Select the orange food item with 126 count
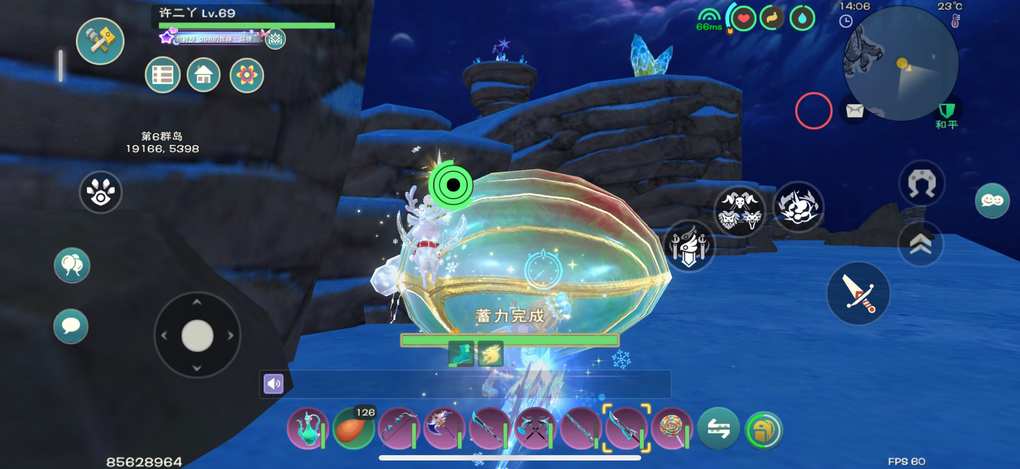The image size is (1020, 469). click(353, 428)
